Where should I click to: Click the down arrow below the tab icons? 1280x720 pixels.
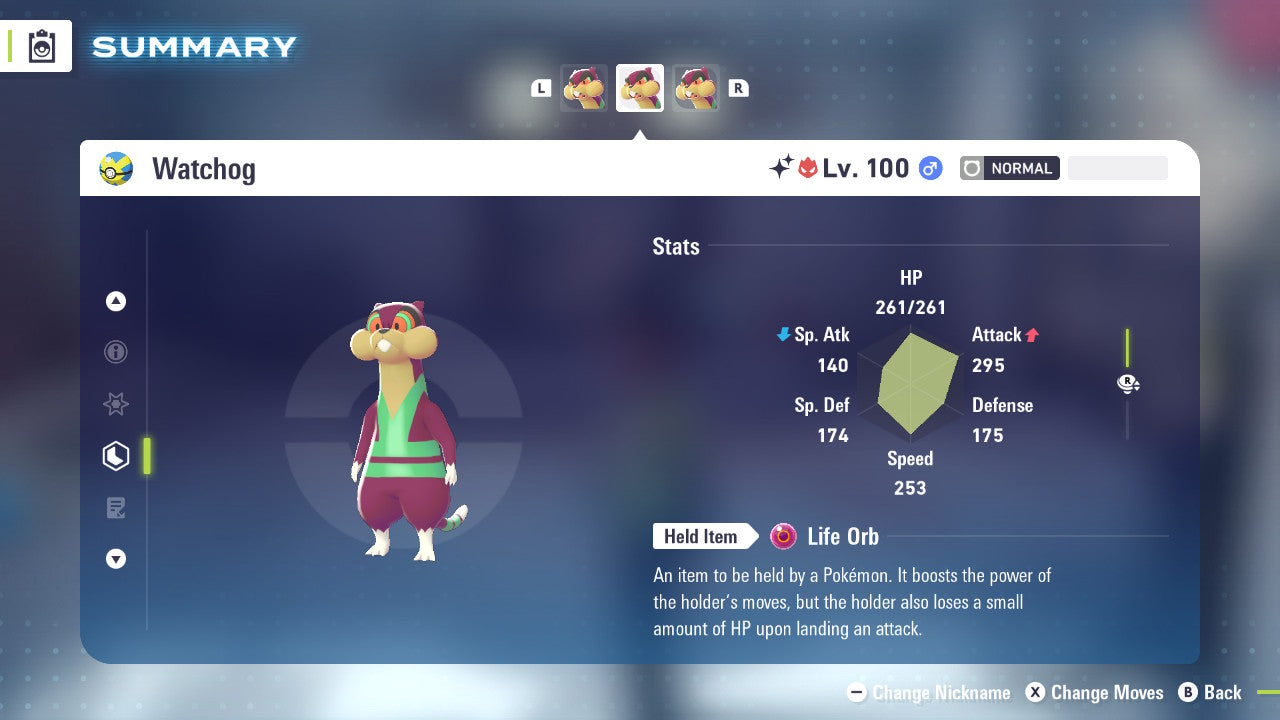click(x=116, y=559)
